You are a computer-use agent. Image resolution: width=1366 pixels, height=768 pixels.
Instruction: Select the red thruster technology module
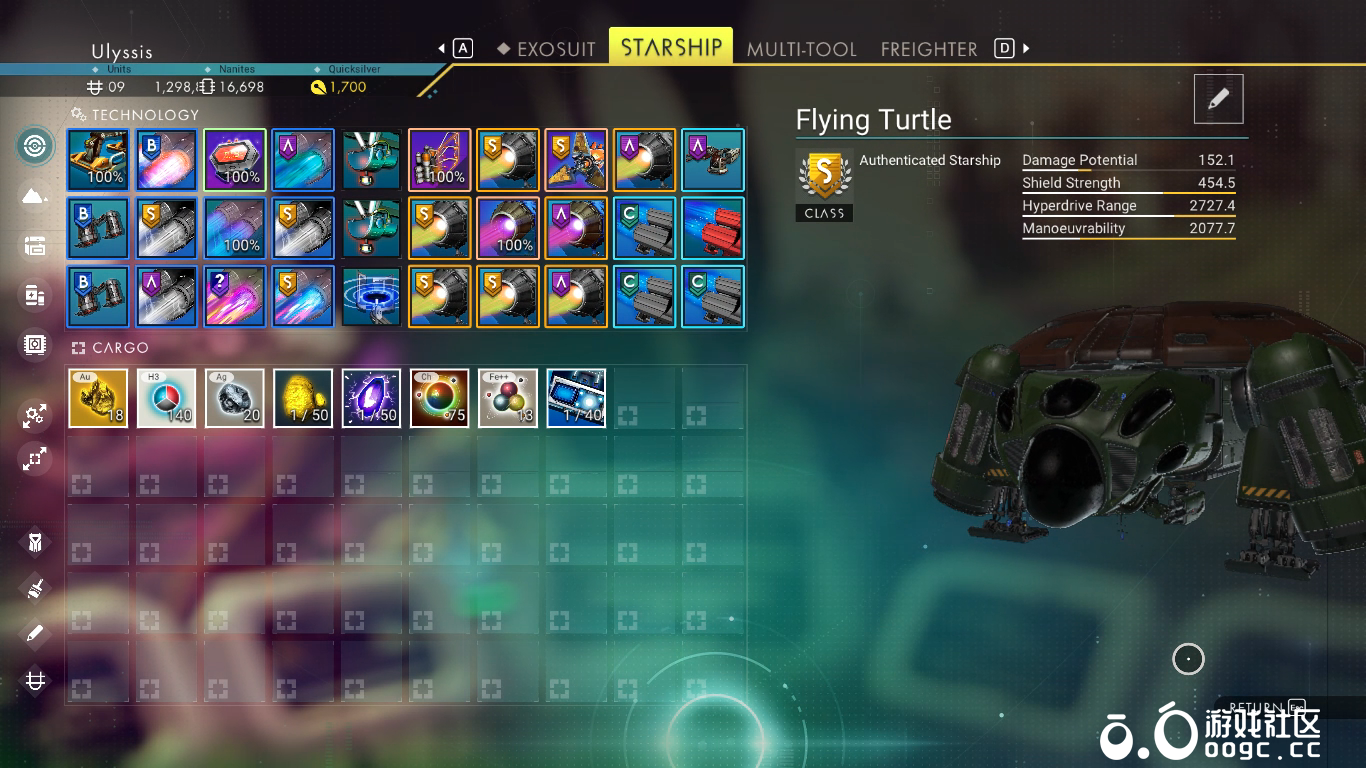(713, 228)
